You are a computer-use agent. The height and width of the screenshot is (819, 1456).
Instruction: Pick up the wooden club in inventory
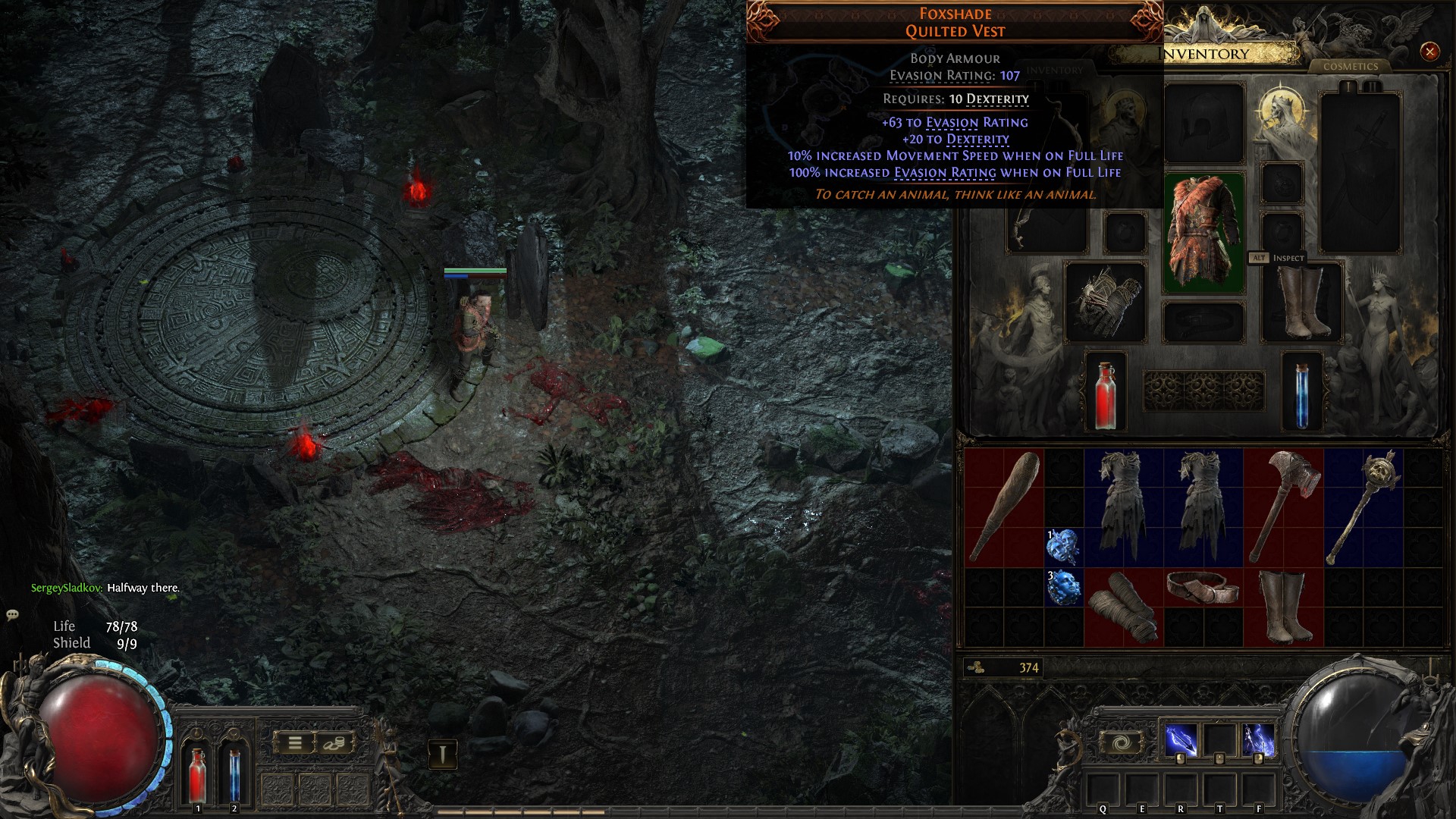pyautogui.click(x=1004, y=507)
